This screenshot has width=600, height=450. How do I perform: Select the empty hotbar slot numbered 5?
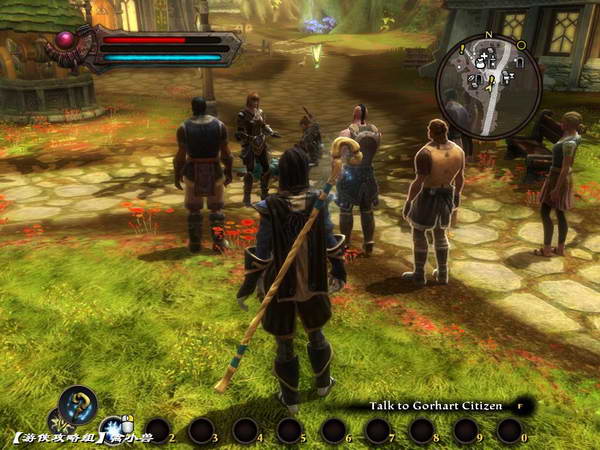289,431
